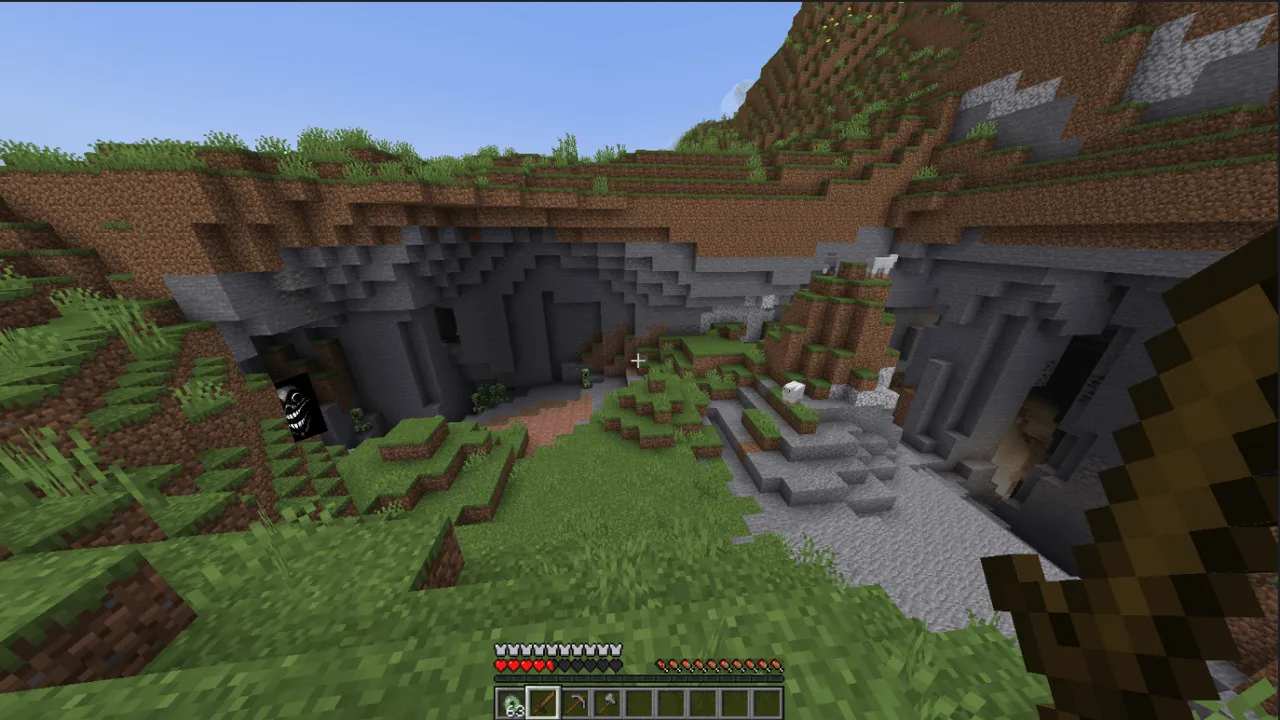Click the experience bar above the hotbar
1280x720 pixels.
pos(640,678)
